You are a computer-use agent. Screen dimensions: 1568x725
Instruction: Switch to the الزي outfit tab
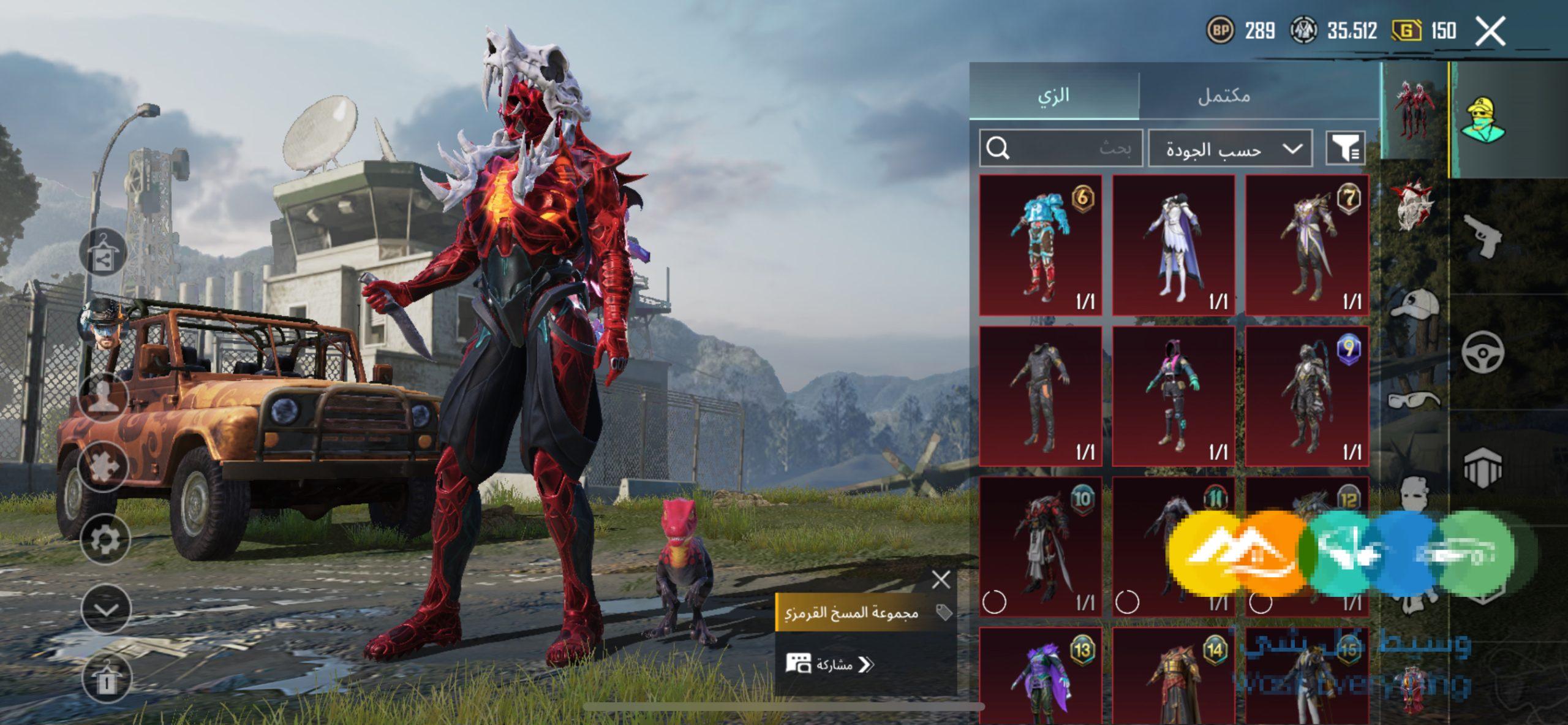[x=1053, y=96]
